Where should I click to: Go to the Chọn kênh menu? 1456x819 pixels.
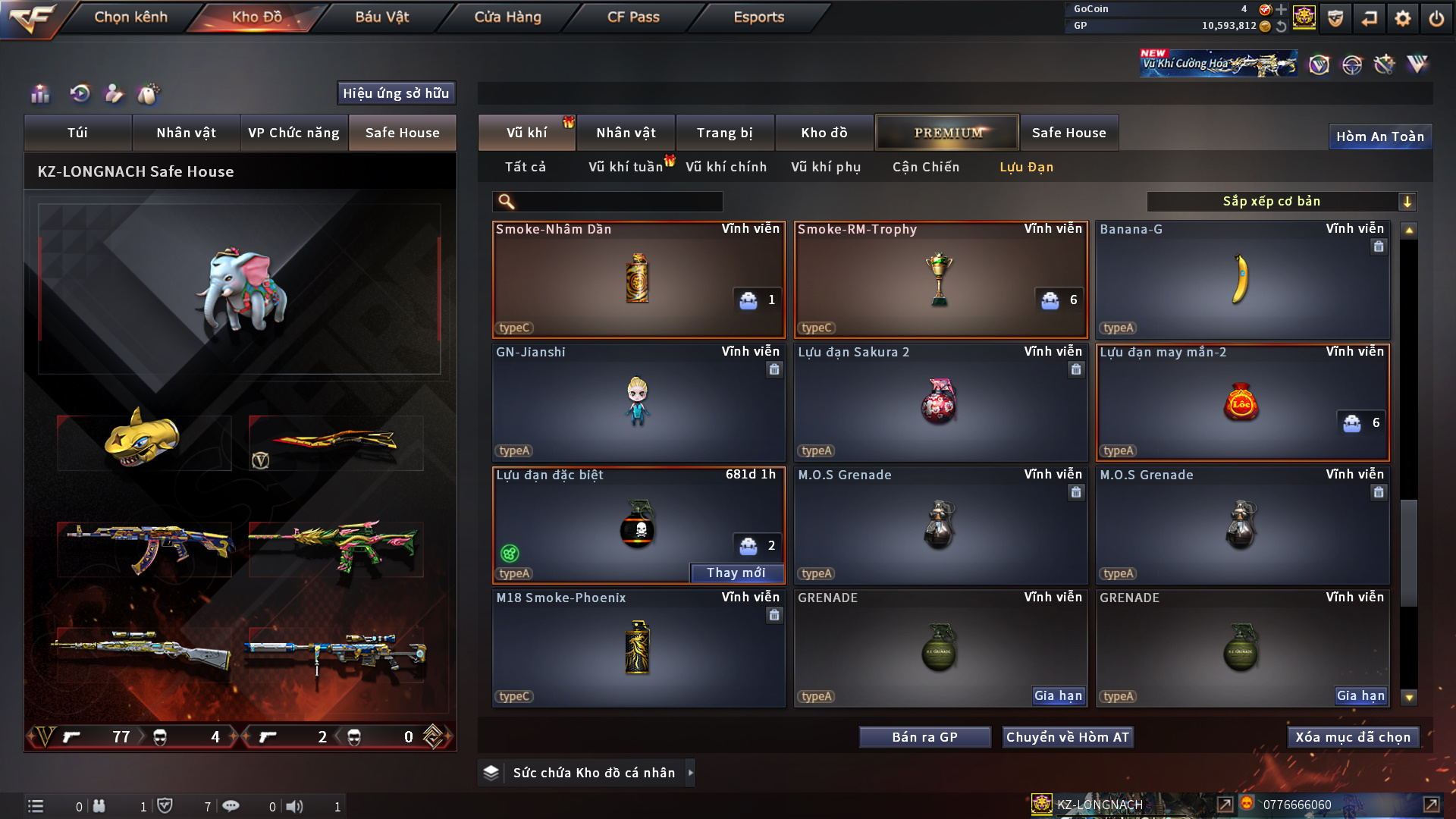point(130,17)
